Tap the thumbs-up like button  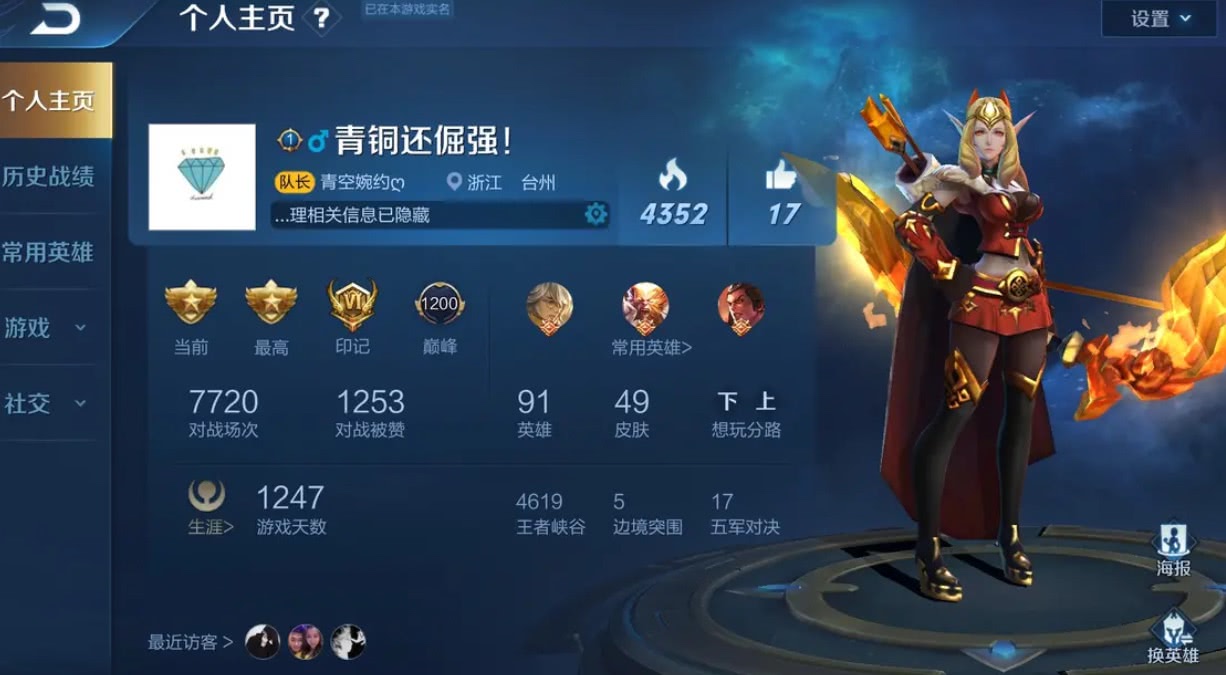coord(782,178)
